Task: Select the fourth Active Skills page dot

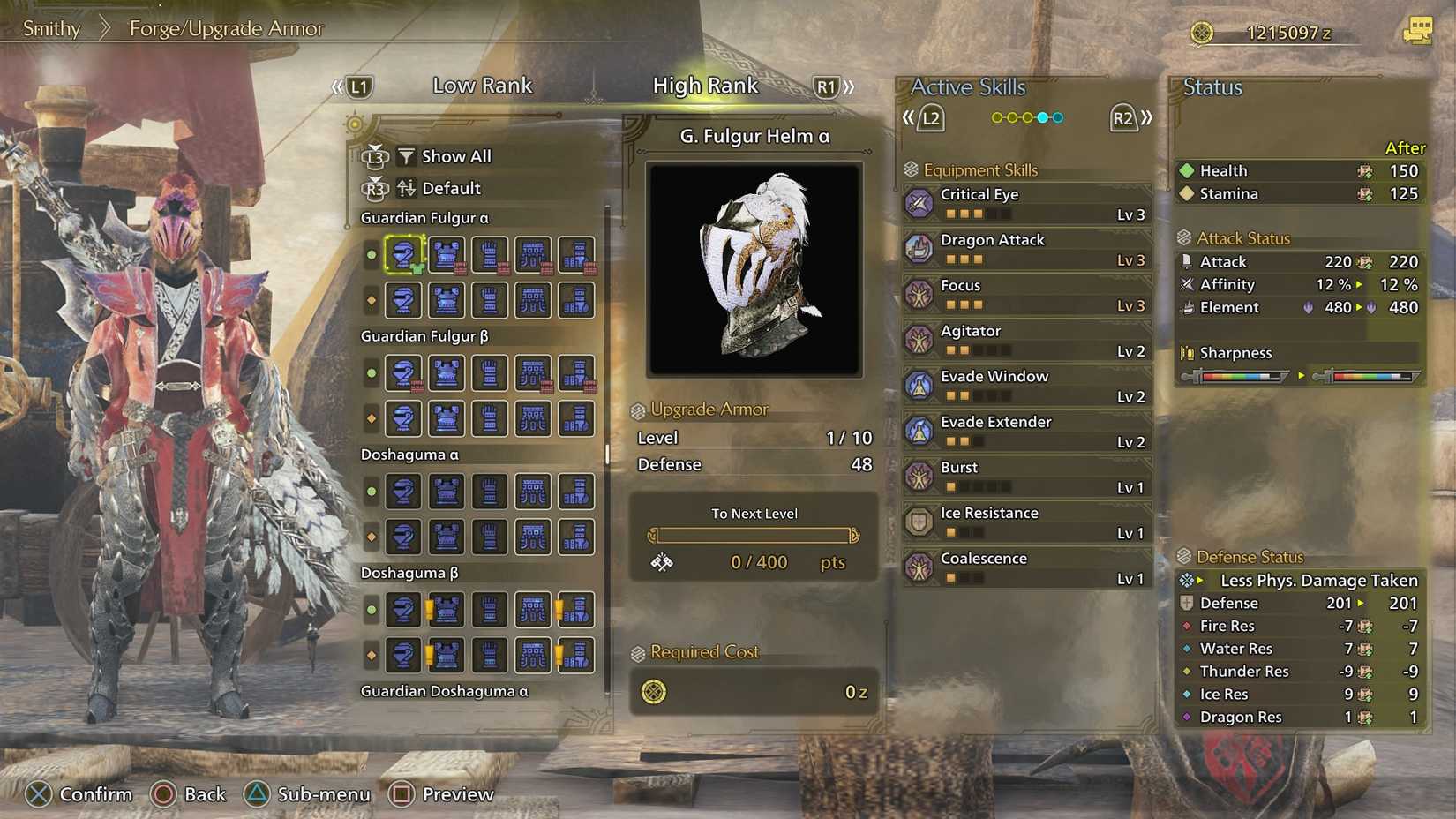Action: point(1042,116)
